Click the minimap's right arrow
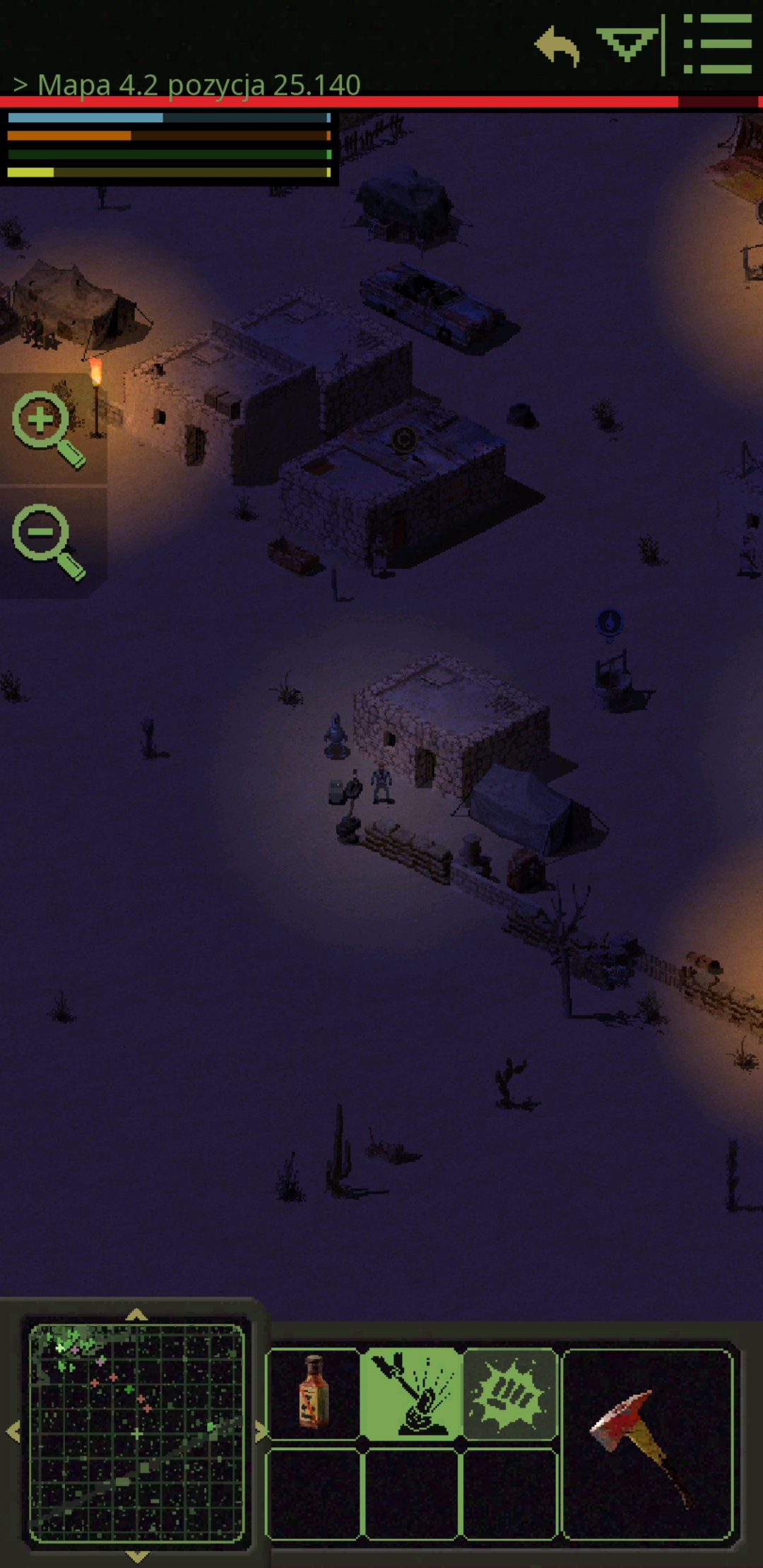Image resolution: width=763 pixels, height=1568 pixels. click(x=261, y=1432)
